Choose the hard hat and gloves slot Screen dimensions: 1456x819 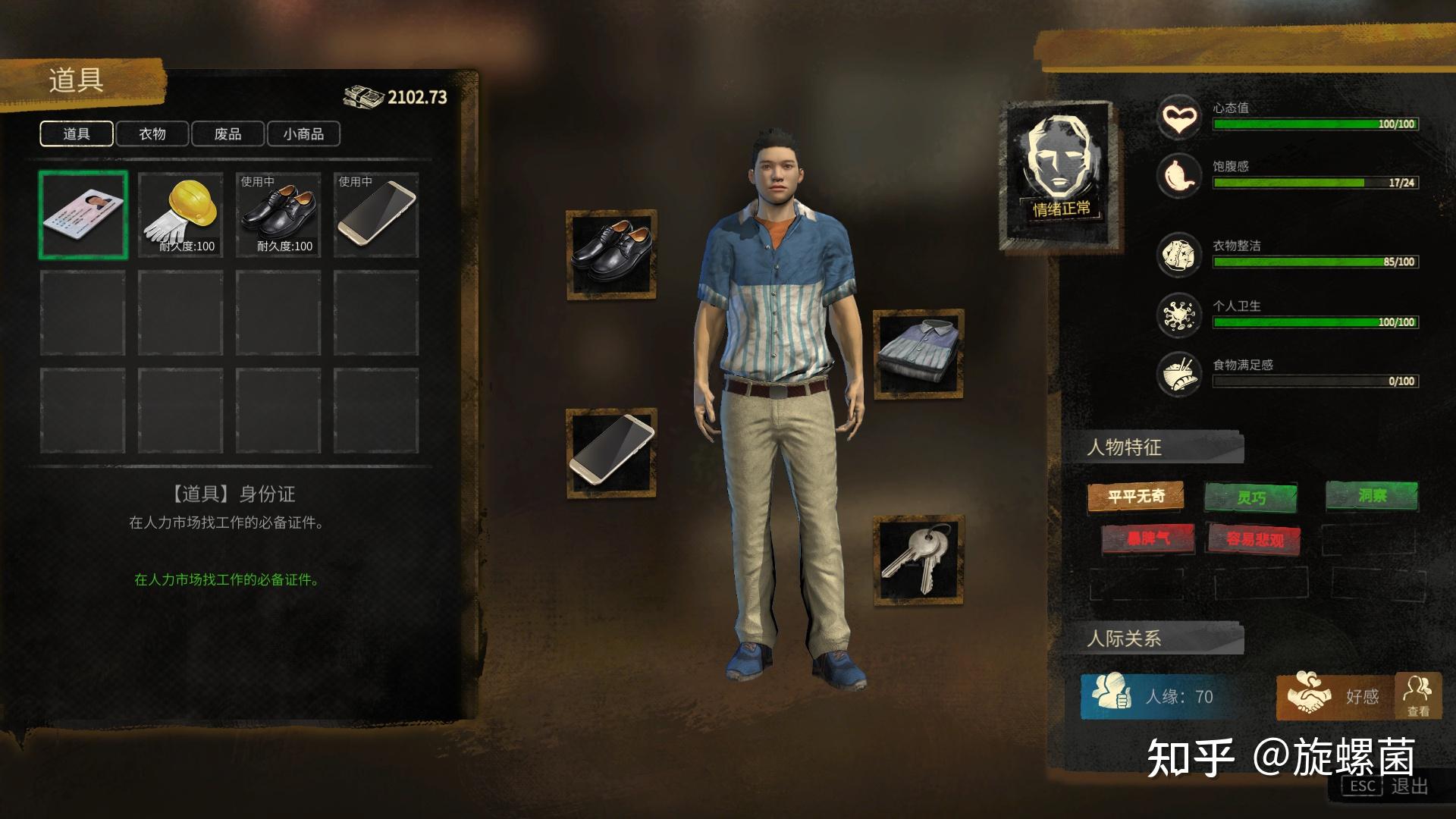[x=180, y=215]
